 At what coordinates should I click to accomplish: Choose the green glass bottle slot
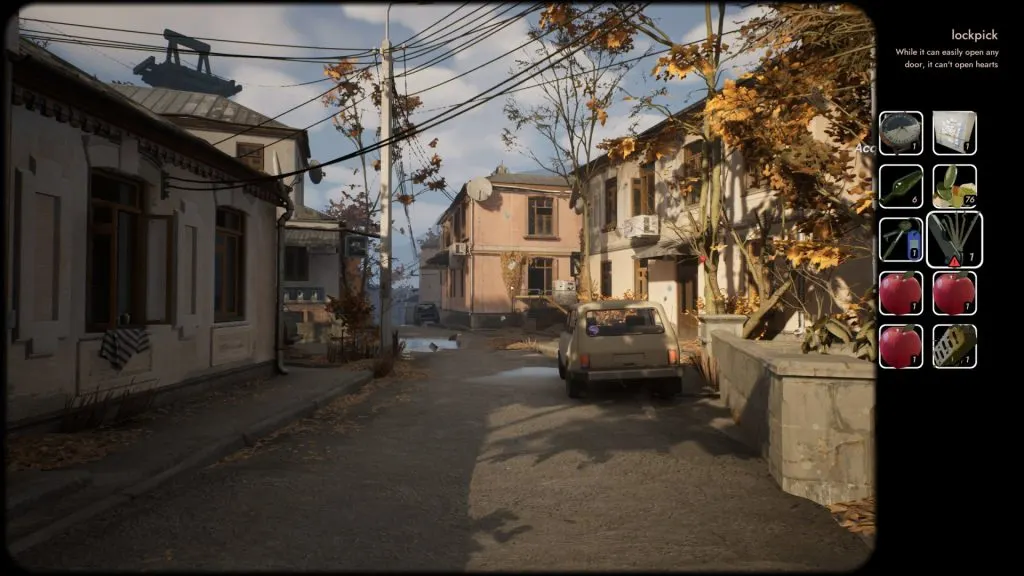[x=901, y=186]
